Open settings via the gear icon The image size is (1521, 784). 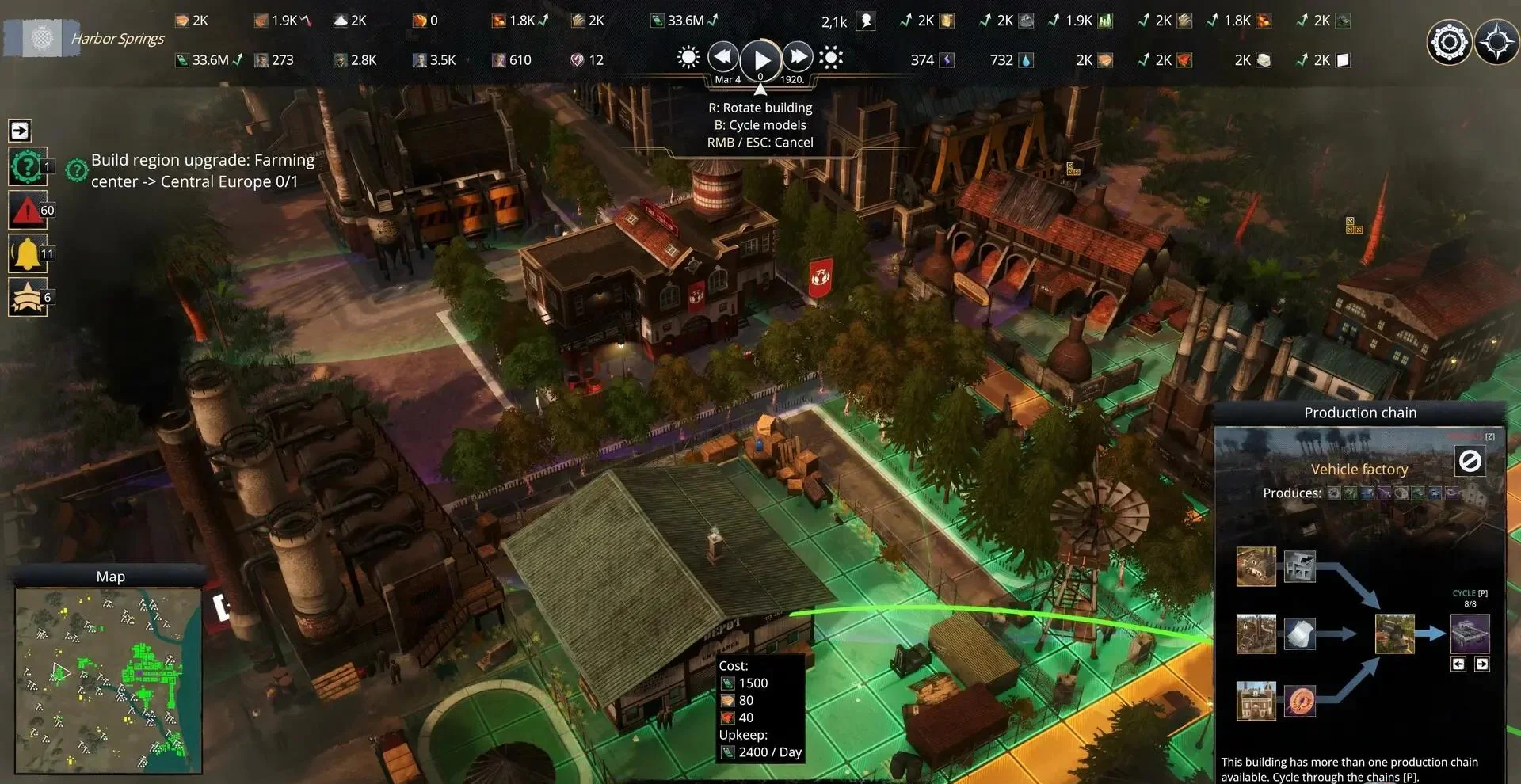[1449, 42]
